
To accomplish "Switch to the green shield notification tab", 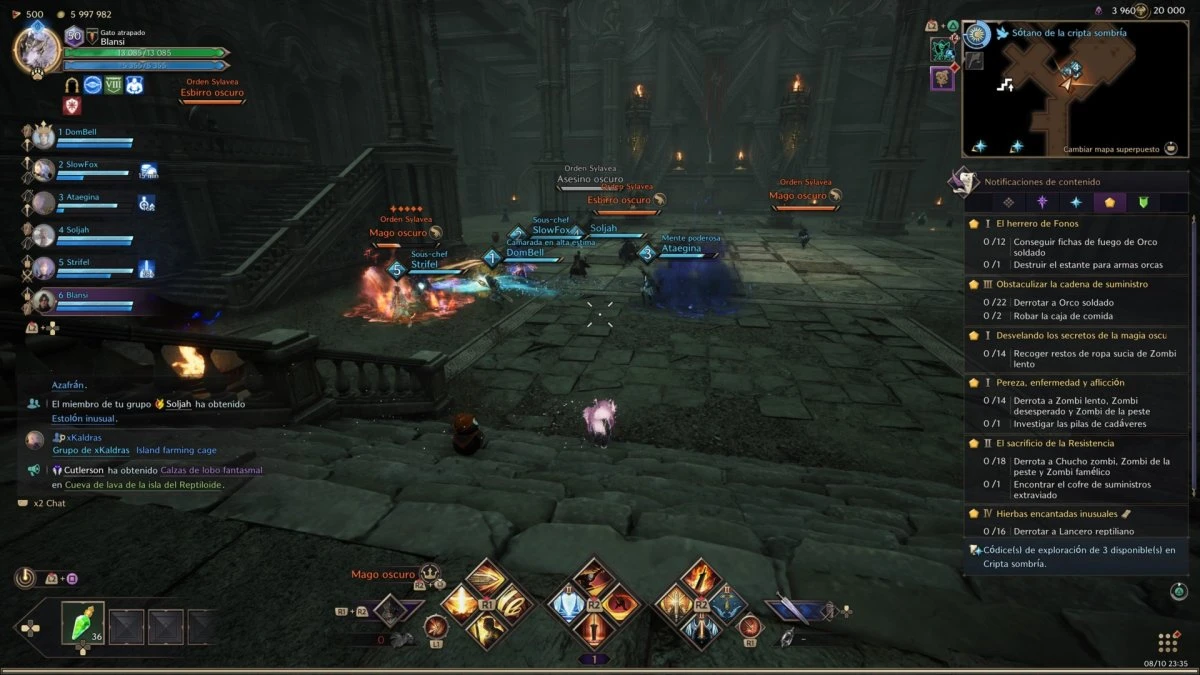I will (1143, 202).
